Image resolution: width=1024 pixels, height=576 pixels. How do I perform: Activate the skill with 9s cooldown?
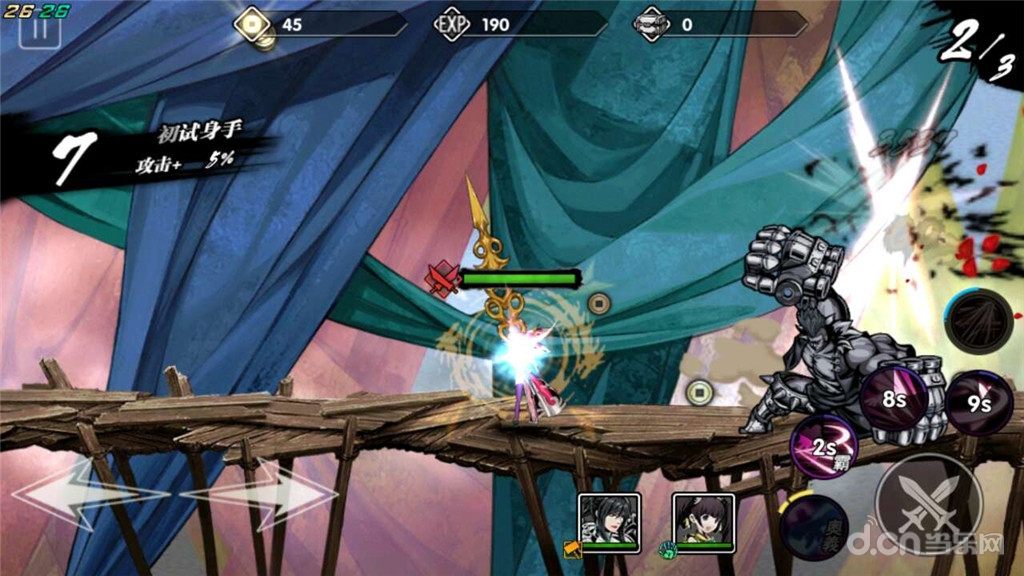click(x=979, y=402)
